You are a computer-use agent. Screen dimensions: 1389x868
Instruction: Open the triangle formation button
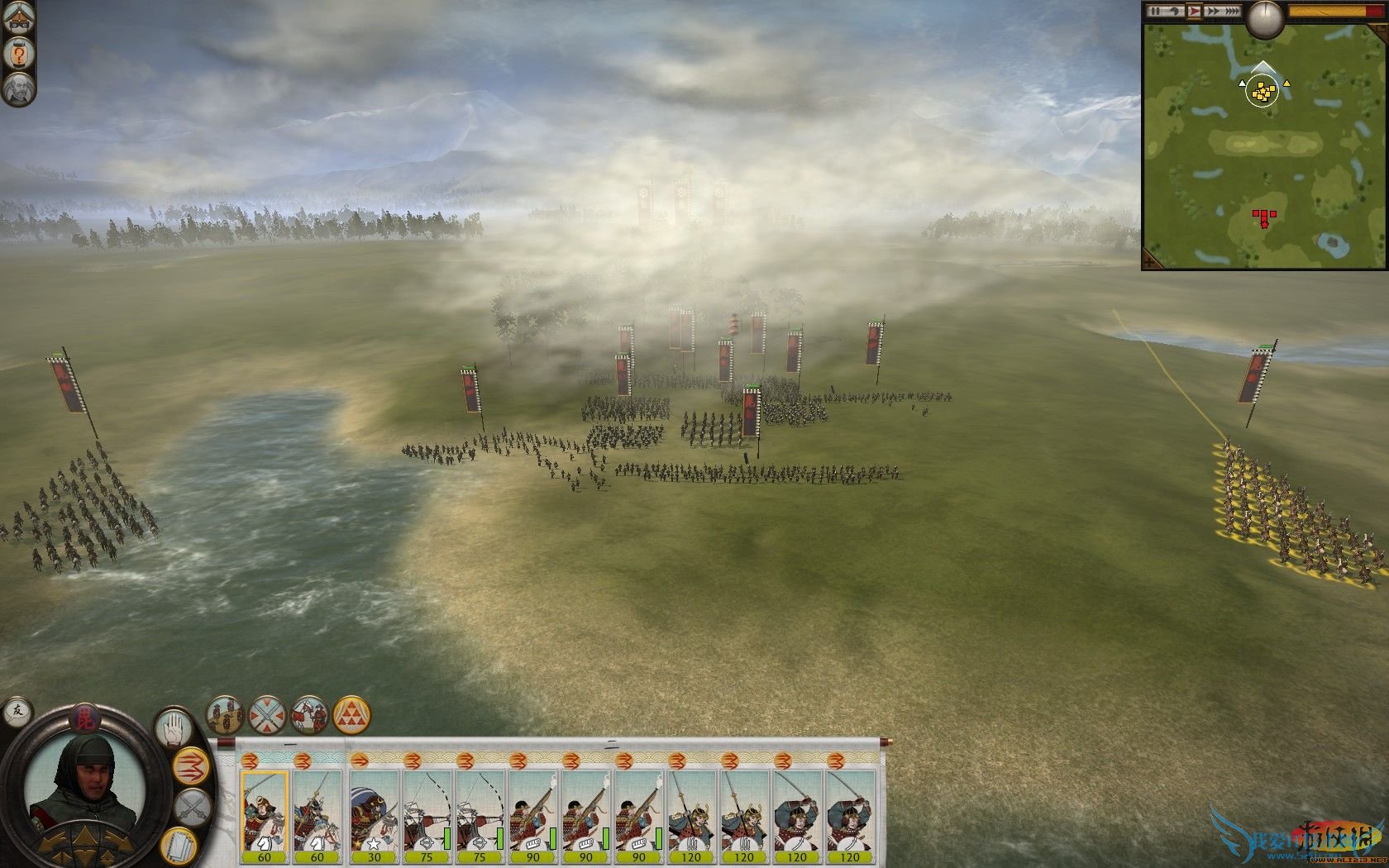(352, 715)
